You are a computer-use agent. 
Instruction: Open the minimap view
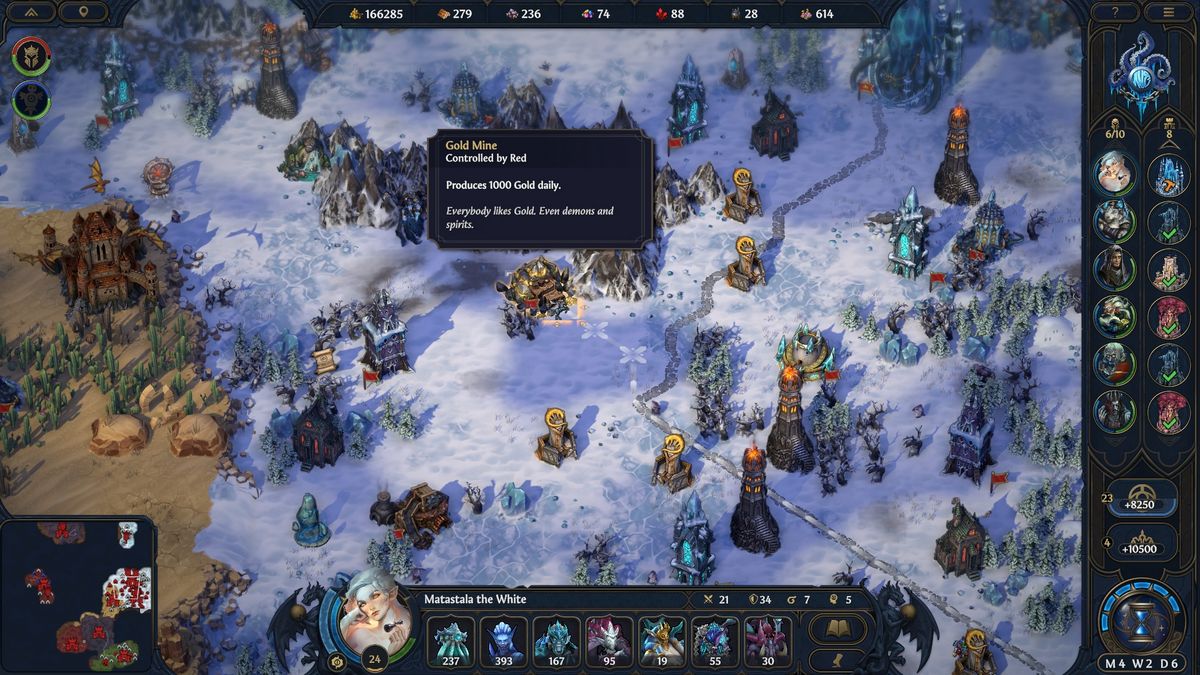tap(78, 594)
